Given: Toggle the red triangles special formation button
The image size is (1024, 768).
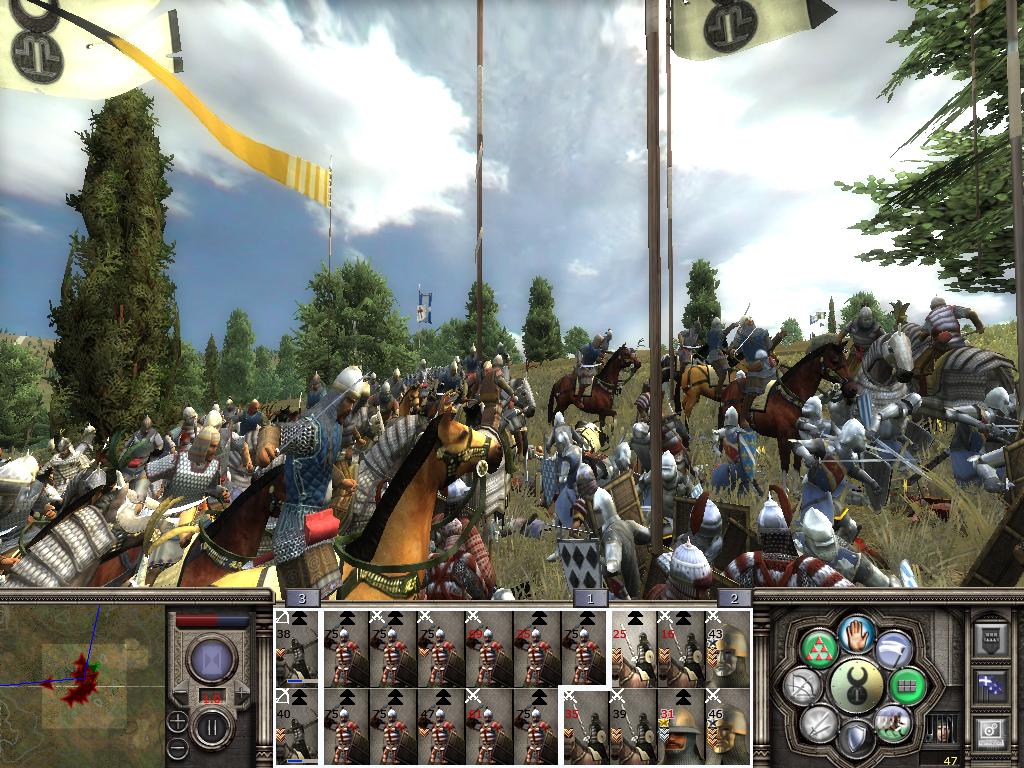Looking at the screenshot, I should click(819, 648).
